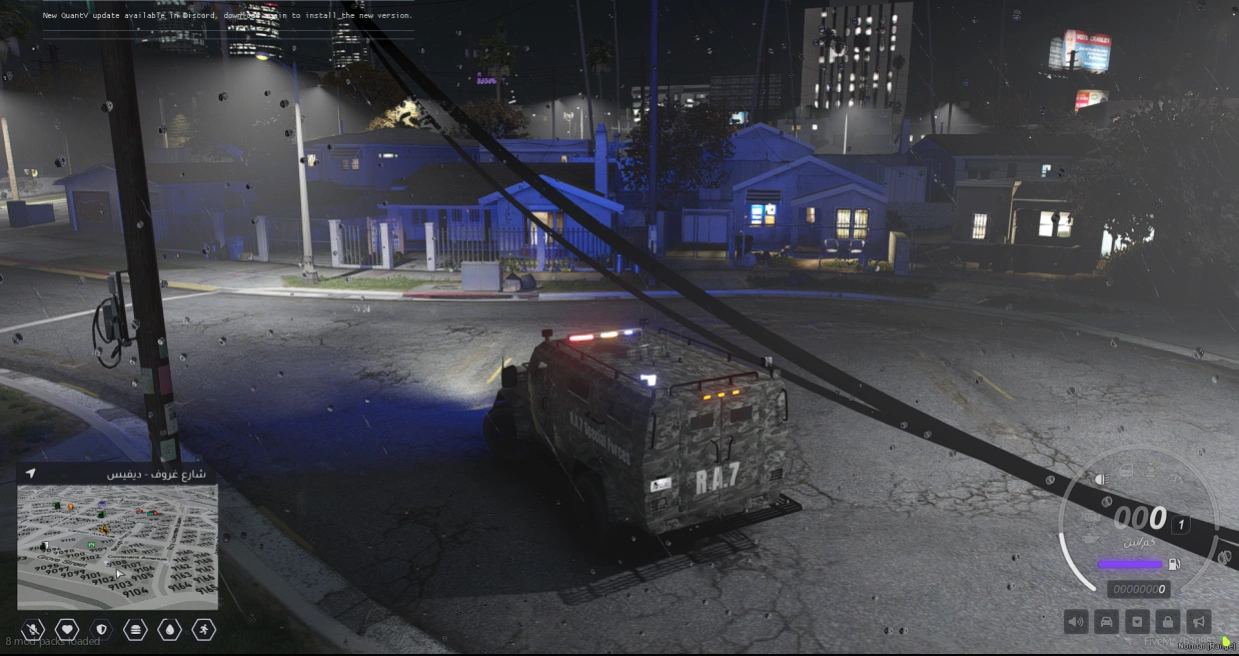Click the headlight indicator on the speedometer
Image resolution: width=1239 pixels, height=656 pixels.
coord(1101,479)
